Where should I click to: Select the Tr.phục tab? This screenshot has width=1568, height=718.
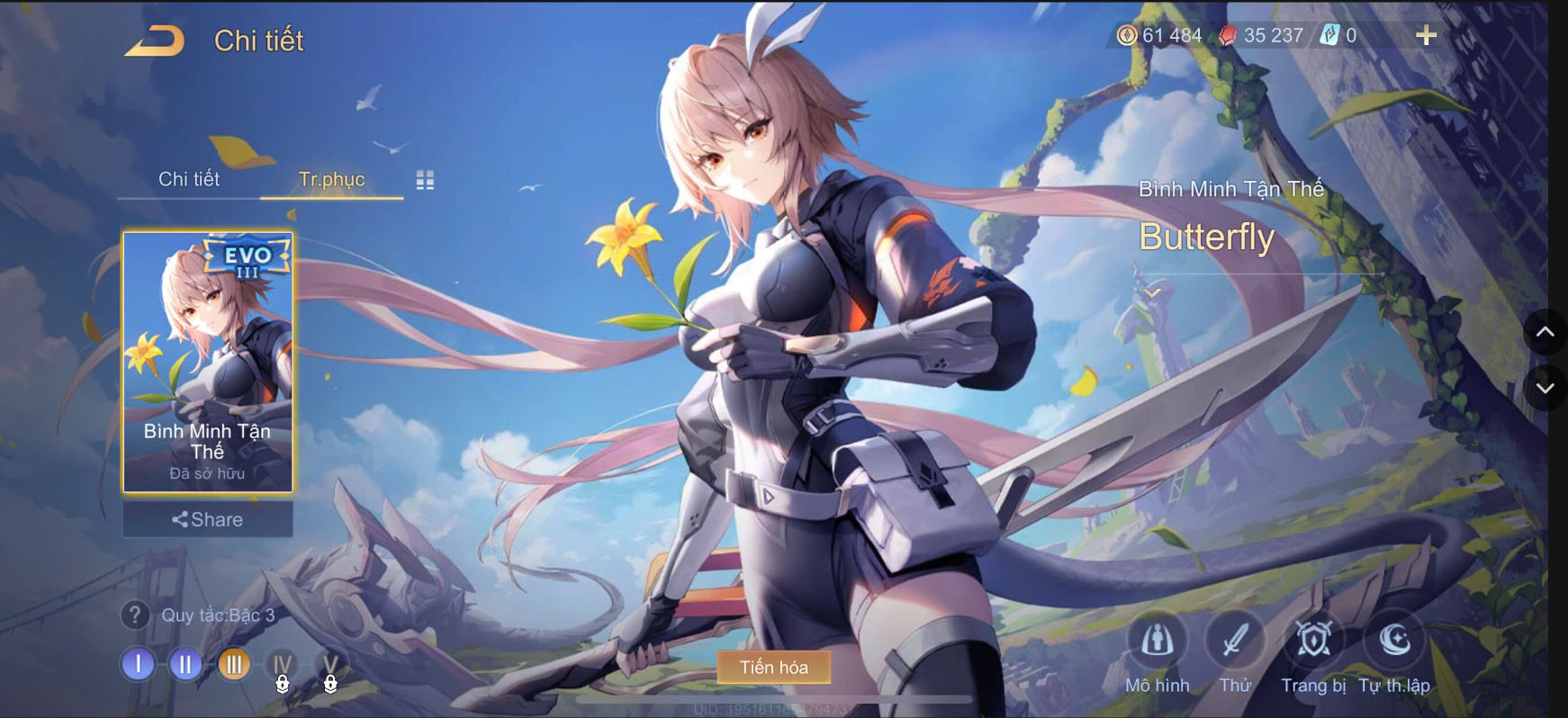331,180
